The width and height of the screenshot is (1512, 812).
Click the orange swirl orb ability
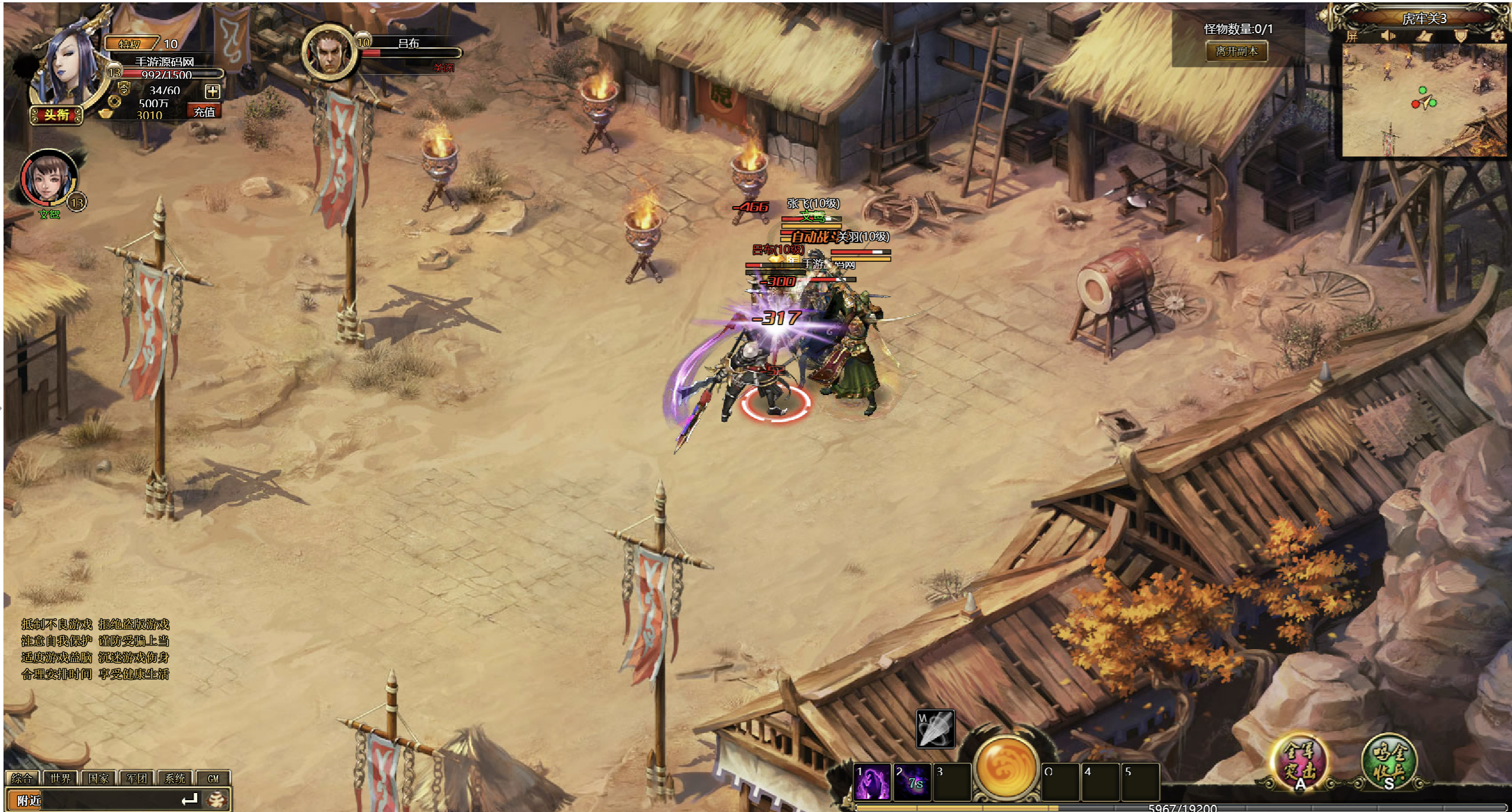coord(1006,766)
